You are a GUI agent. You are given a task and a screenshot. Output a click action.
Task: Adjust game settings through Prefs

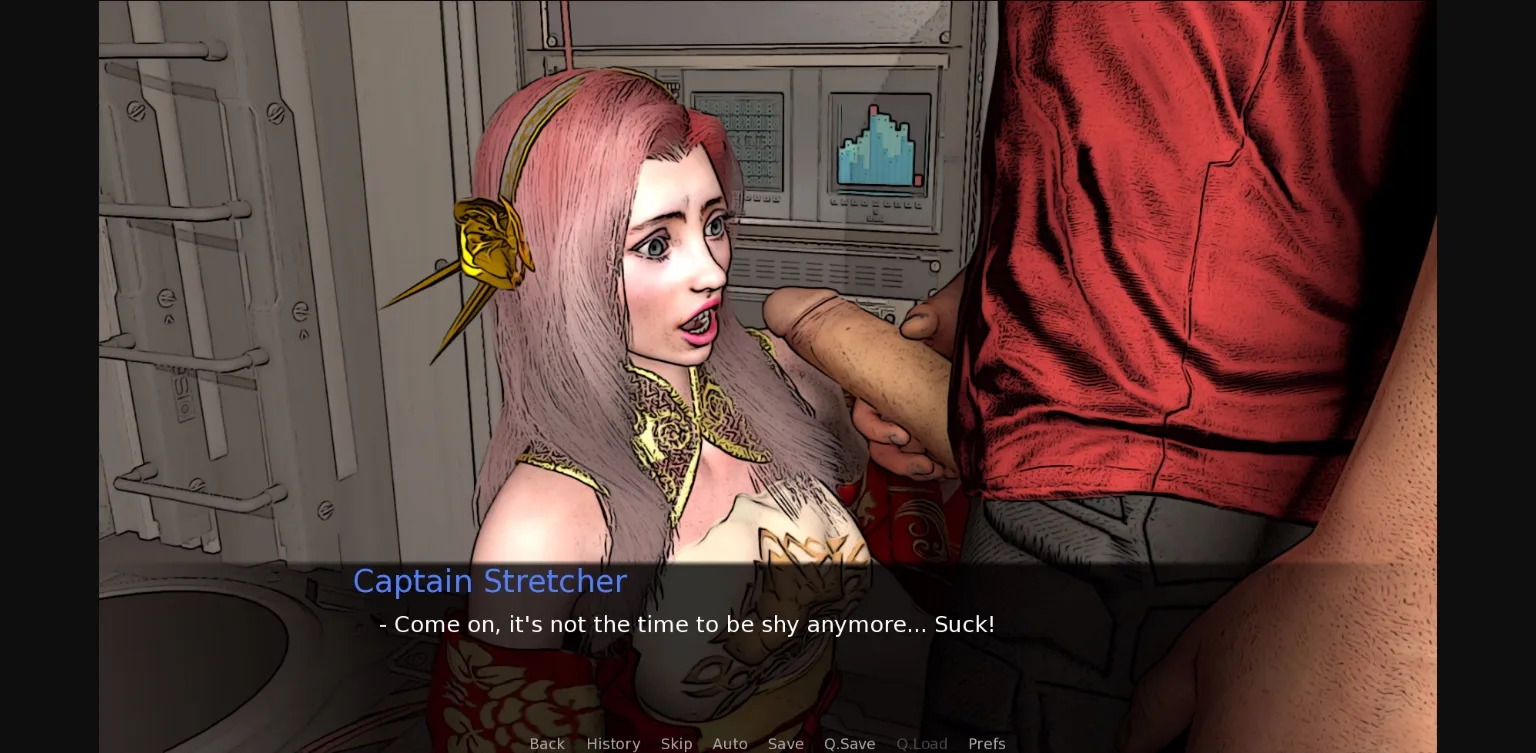(x=987, y=744)
